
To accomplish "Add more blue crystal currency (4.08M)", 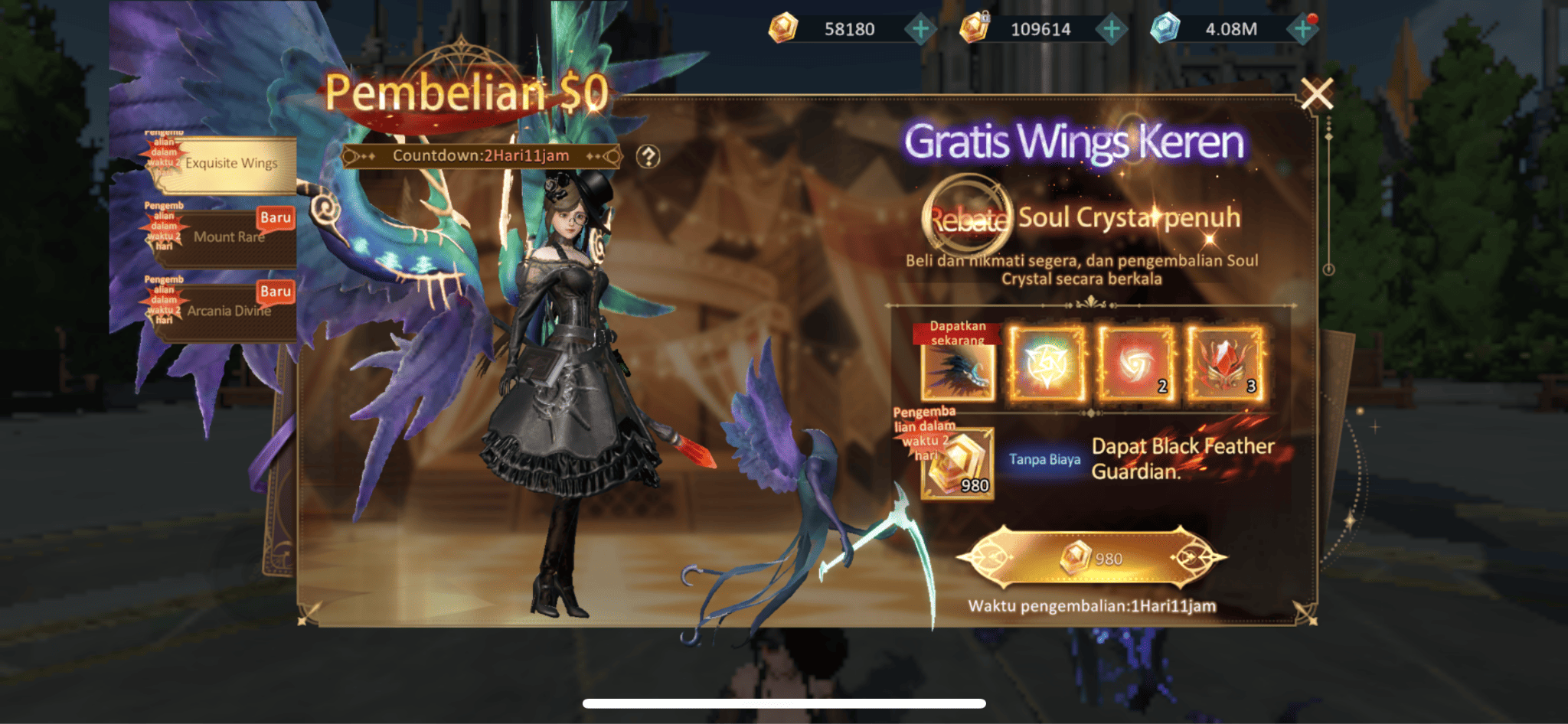I will 1302,30.
